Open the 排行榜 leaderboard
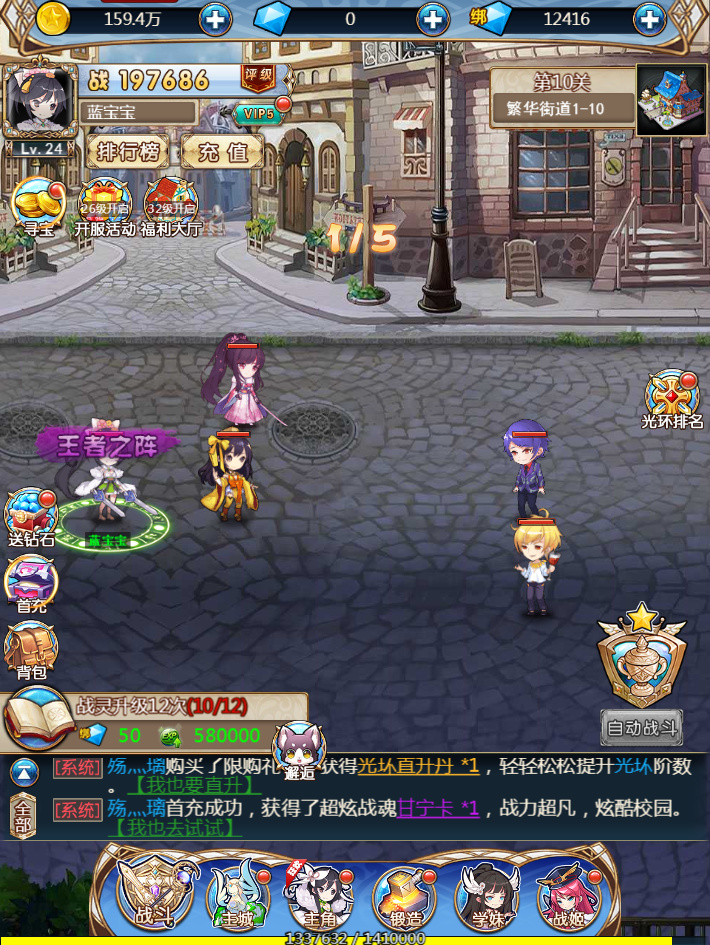The width and height of the screenshot is (710, 945). tap(128, 152)
